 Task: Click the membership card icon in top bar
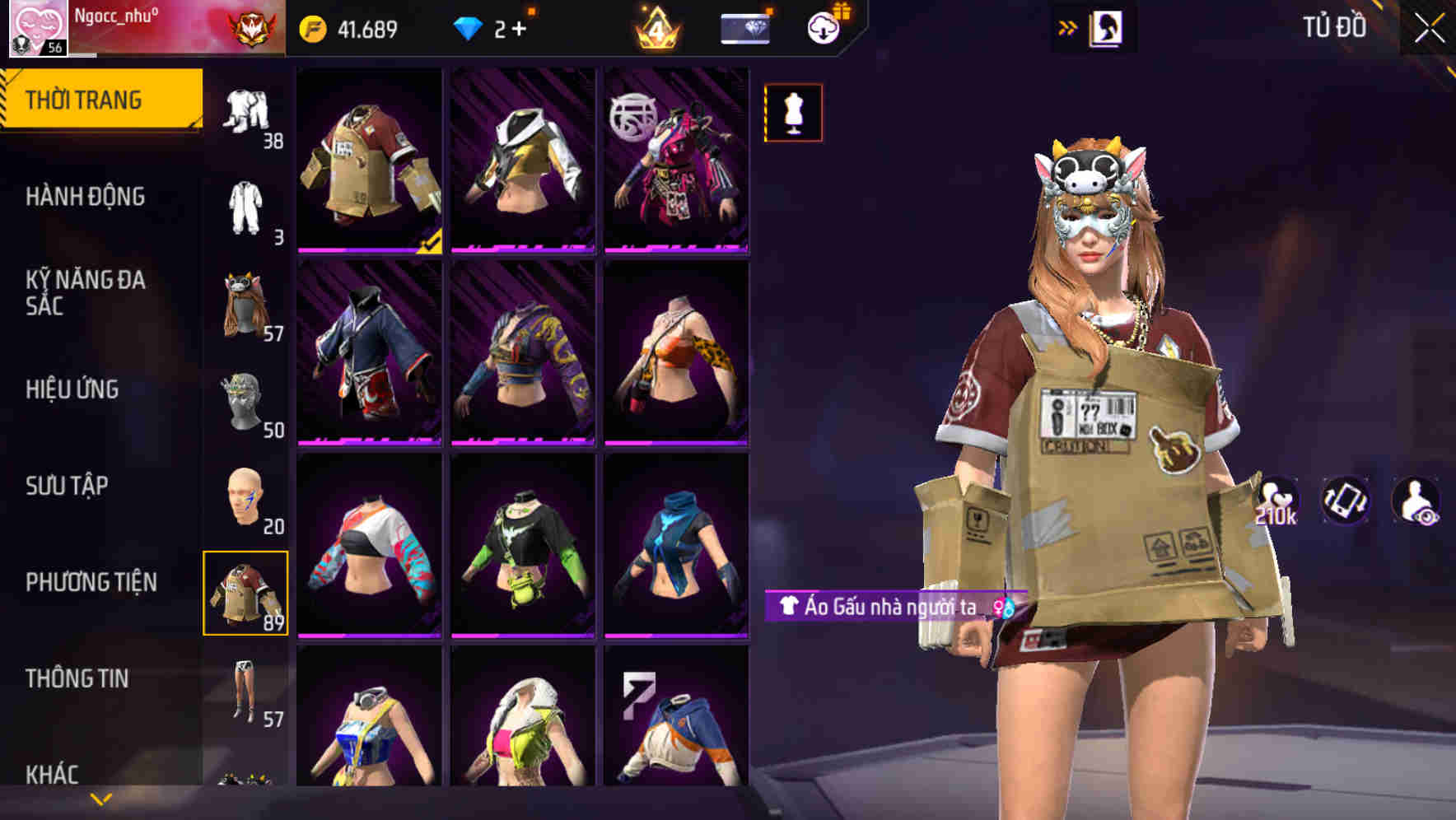click(x=744, y=26)
